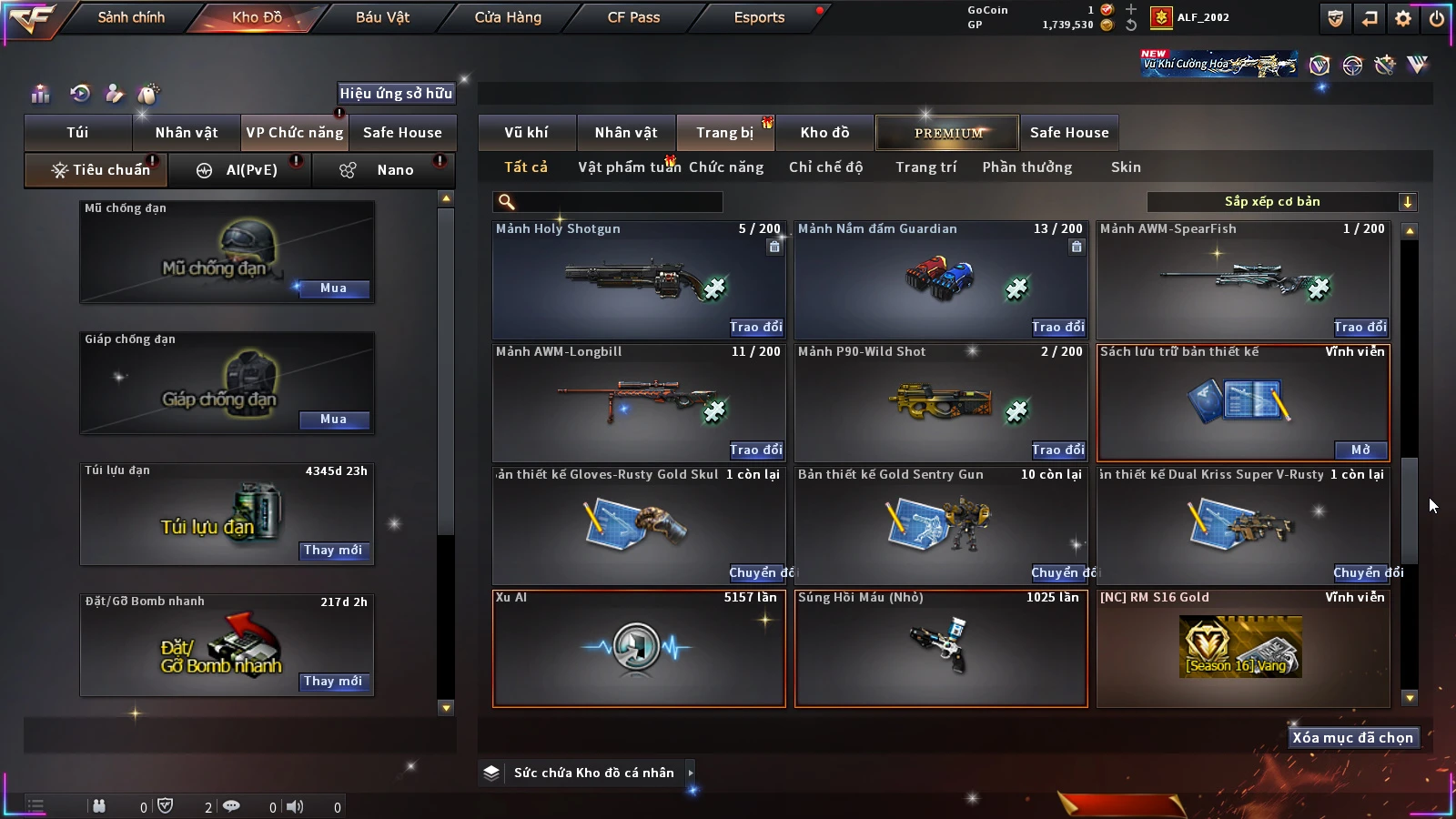Show Hiệu ứng sở hữu effects
Viewport: 1456px width, 819px height.
396,93
